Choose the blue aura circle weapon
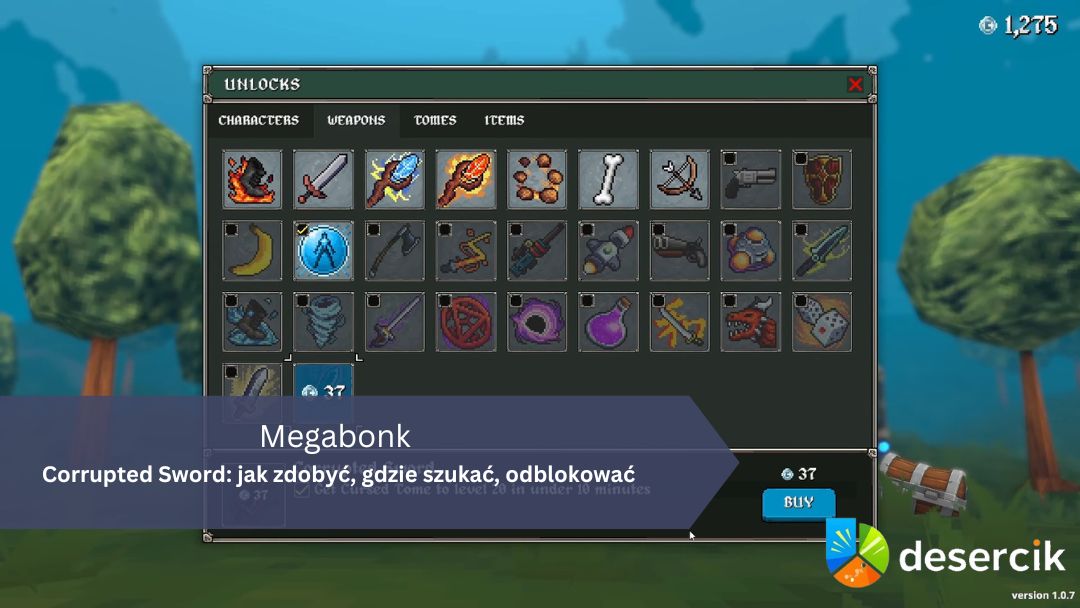 pos(323,250)
